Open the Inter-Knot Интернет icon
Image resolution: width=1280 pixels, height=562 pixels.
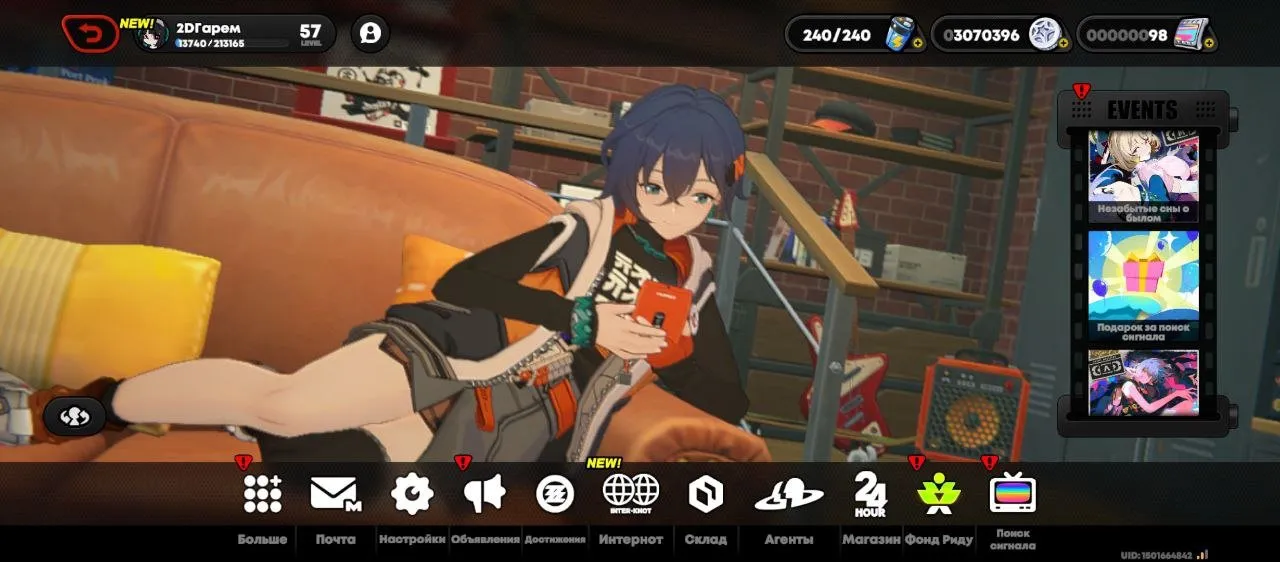[x=631, y=492]
